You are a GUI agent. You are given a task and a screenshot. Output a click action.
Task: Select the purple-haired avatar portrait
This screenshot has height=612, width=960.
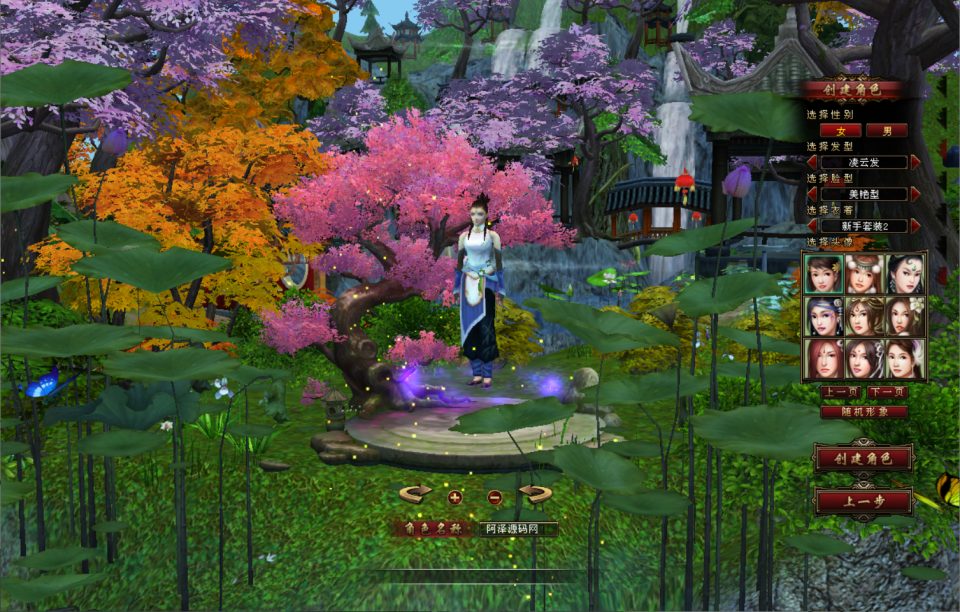[825, 316]
